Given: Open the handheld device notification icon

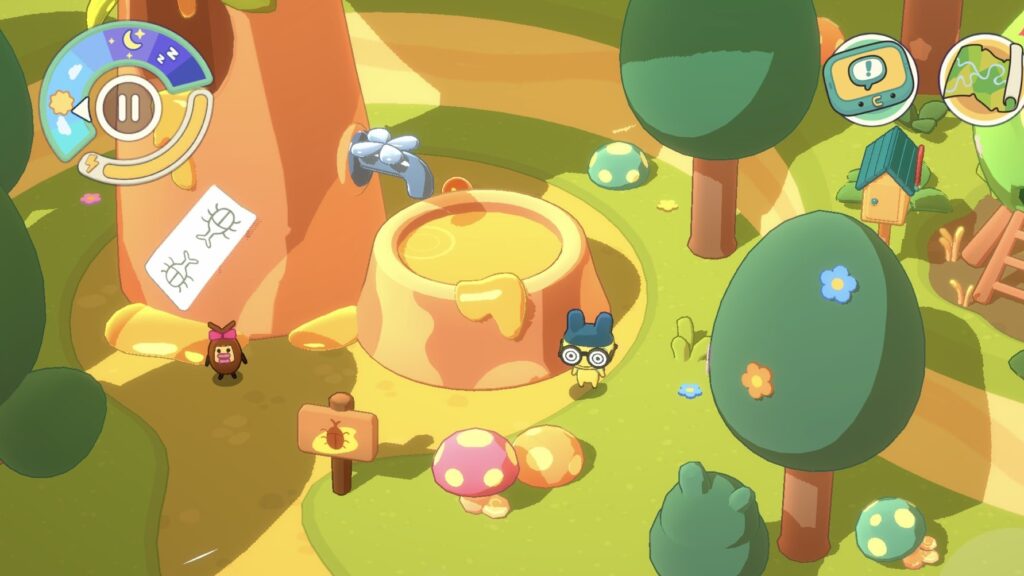Looking at the screenshot, I should (870, 78).
